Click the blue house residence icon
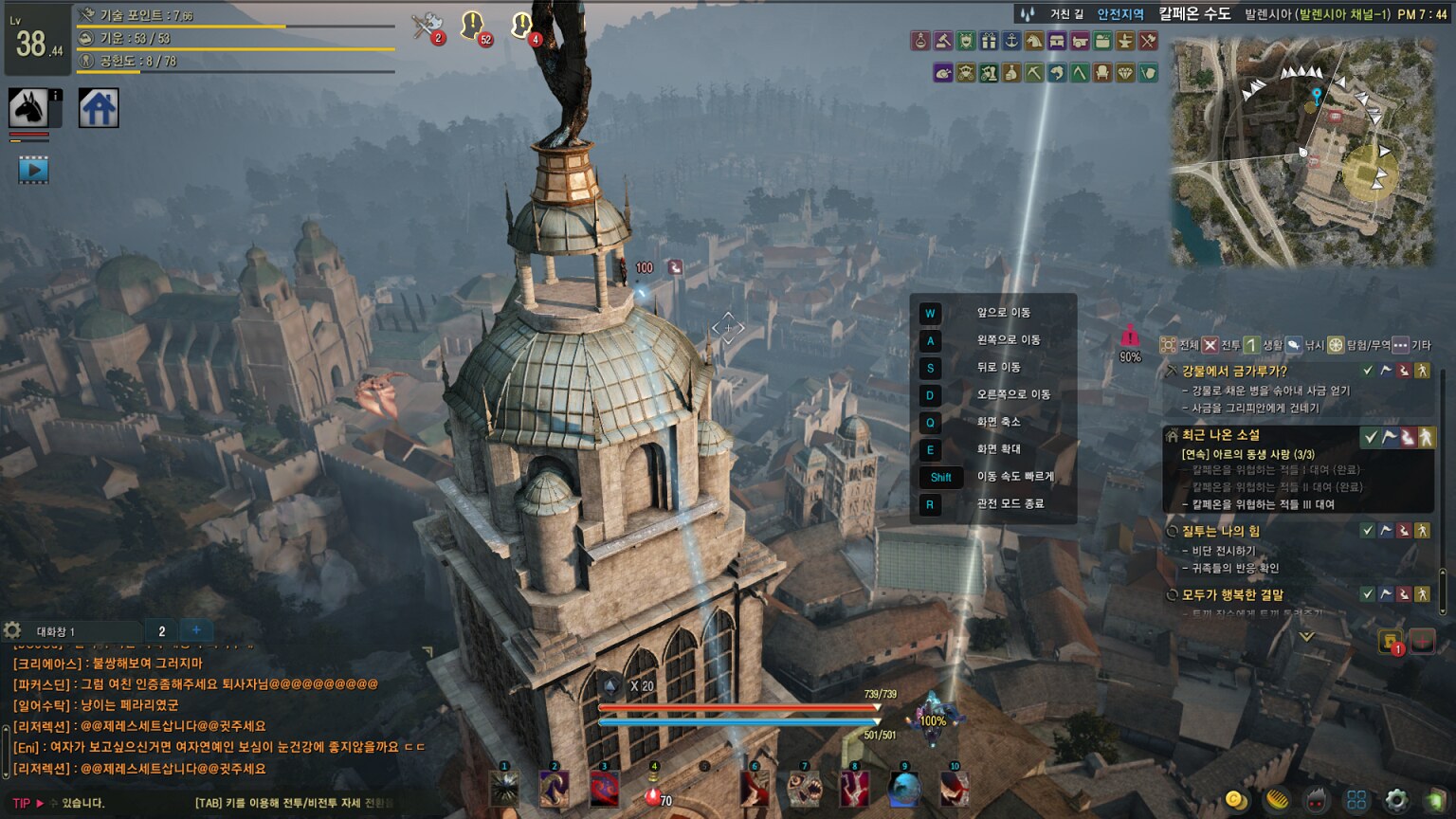 98,108
